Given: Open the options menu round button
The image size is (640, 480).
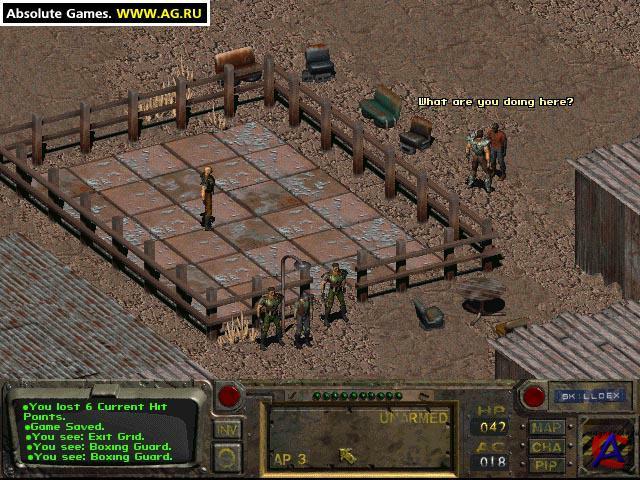Looking at the screenshot, I should (227, 457).
